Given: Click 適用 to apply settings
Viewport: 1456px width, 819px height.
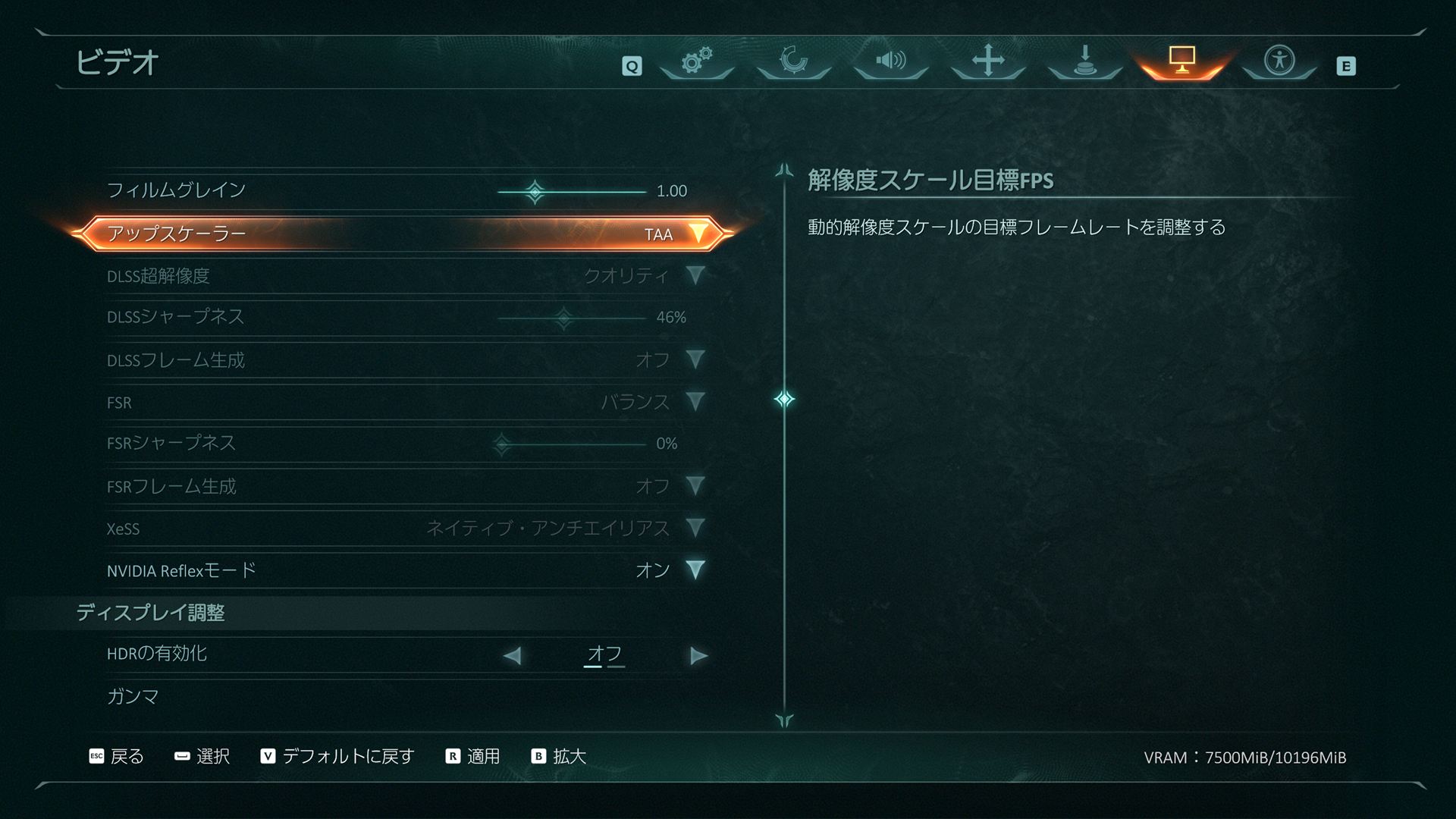Looking at the screenshot, I should pyautogui.click(x=472, y=756).
